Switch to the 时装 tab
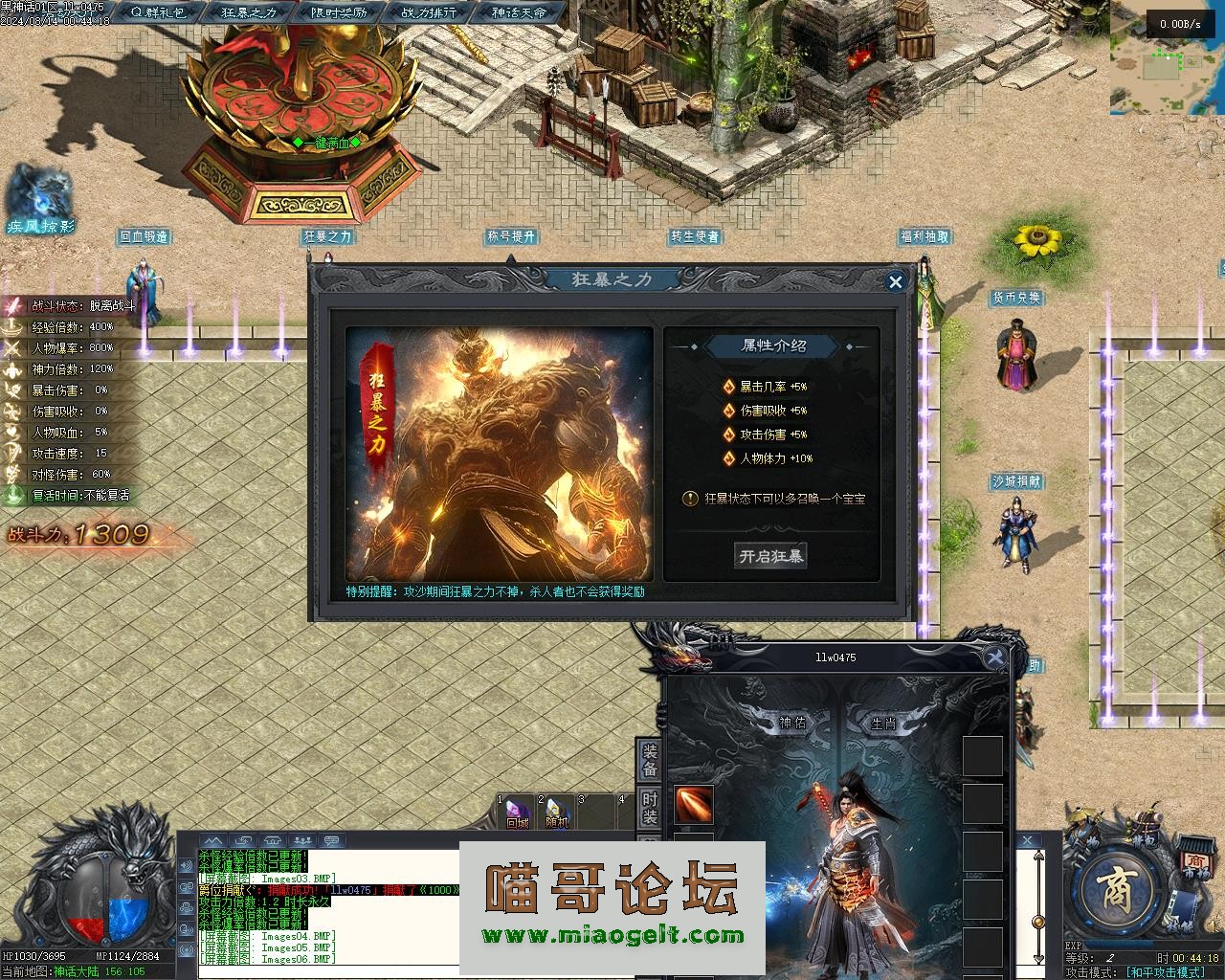The image size is (1225, 980). coord(650,809)
